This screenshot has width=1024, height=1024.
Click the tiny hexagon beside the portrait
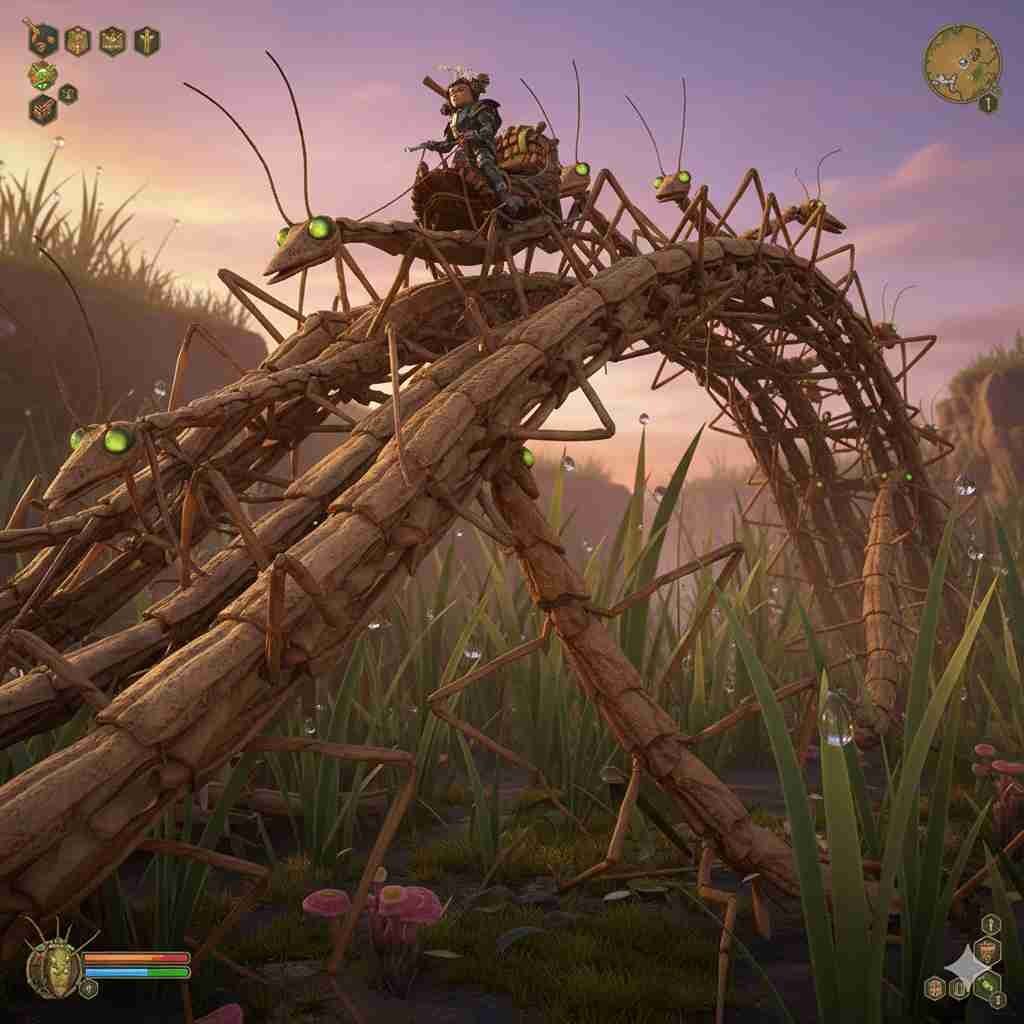point(89,988)
